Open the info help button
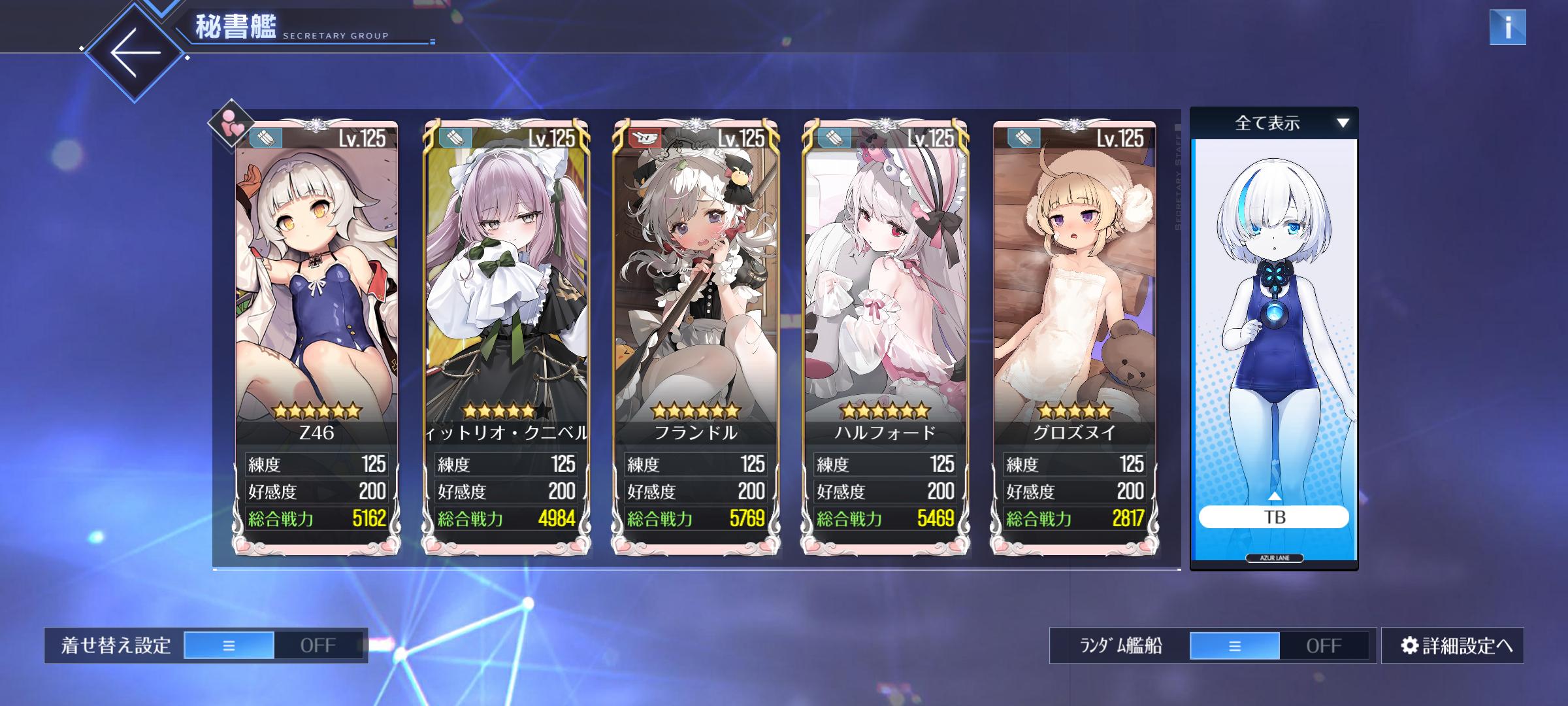The image size is (1568, 706). (x=1507, y=27)
